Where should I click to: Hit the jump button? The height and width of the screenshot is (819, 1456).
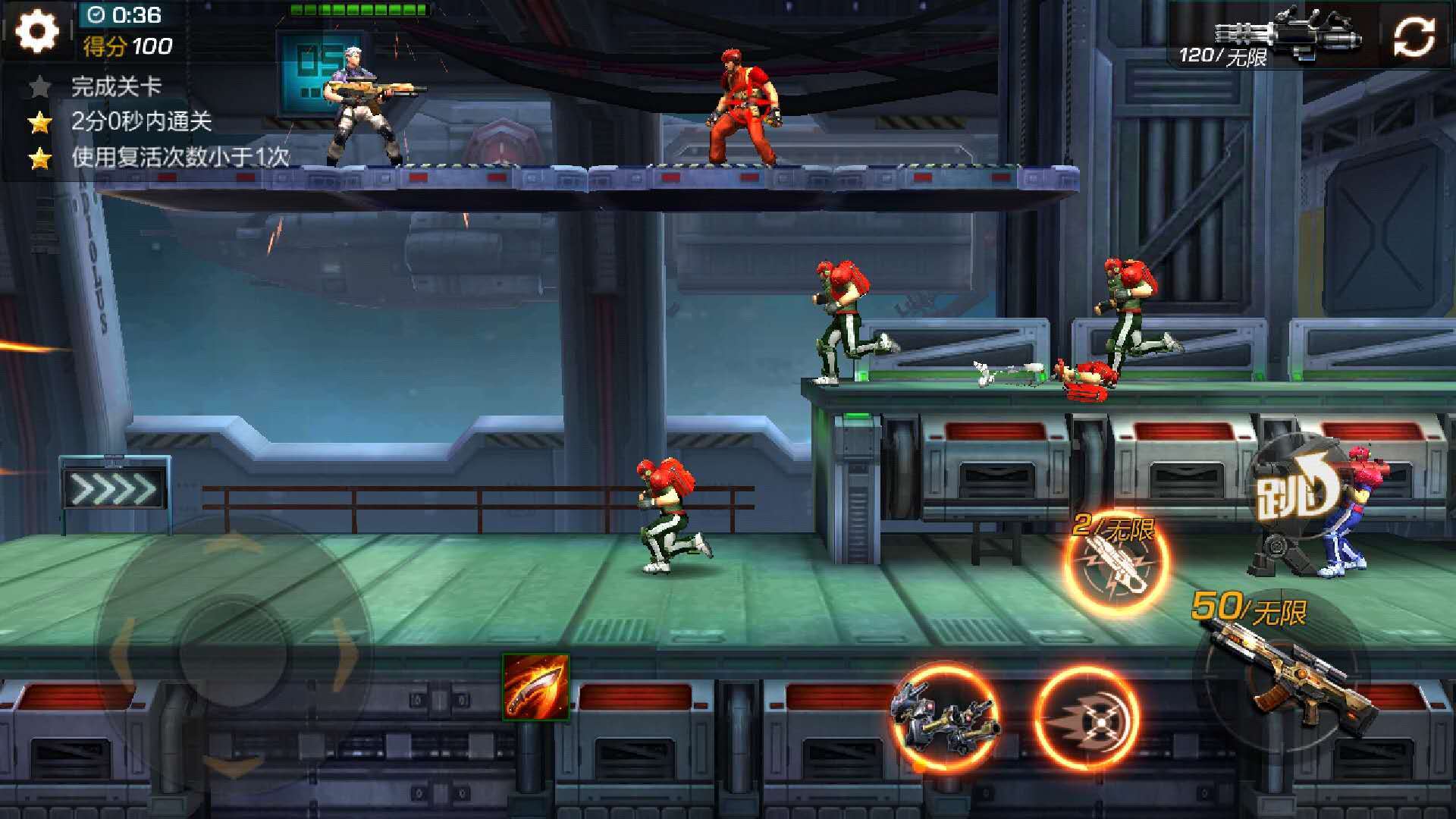pyautogui.click(x=1295, y=493)
